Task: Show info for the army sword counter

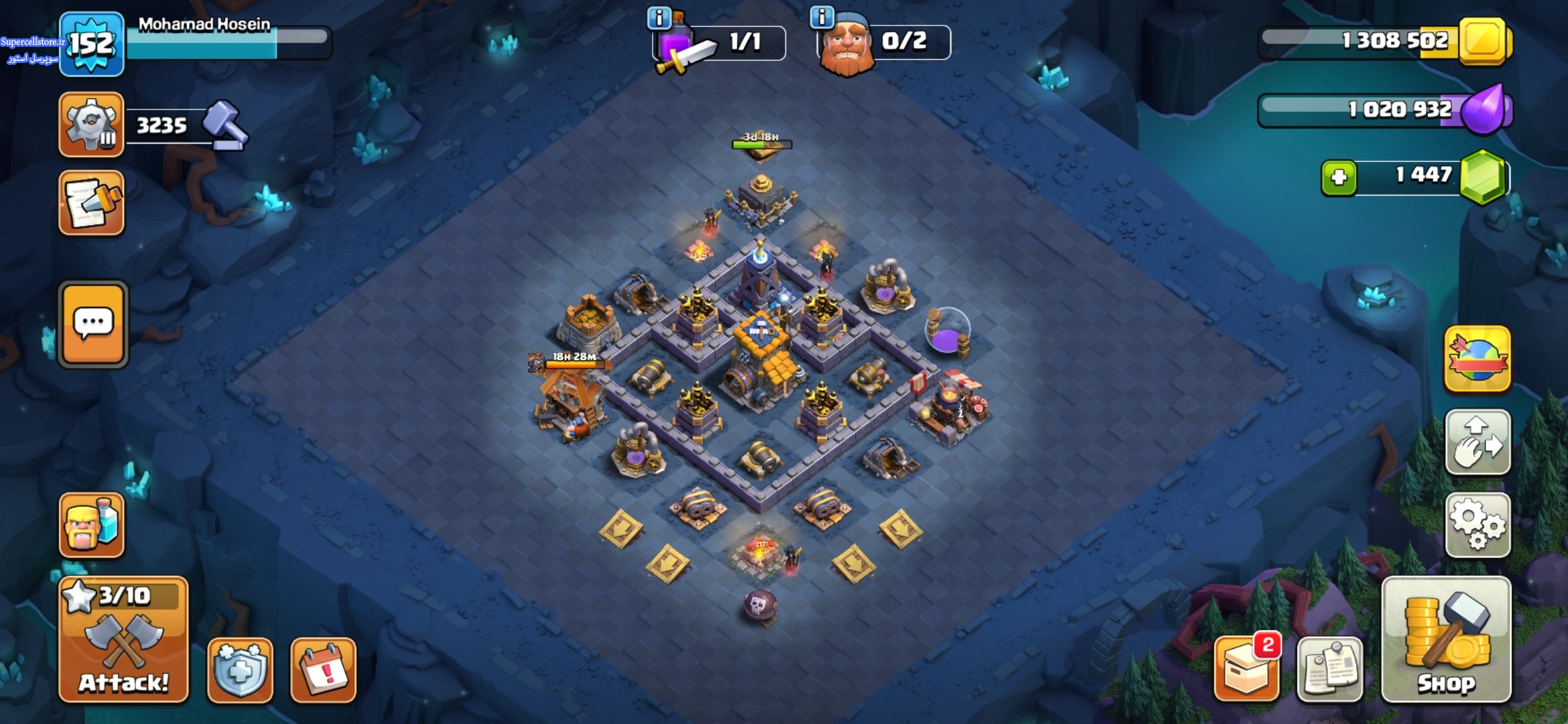Action: click(659, 18)
